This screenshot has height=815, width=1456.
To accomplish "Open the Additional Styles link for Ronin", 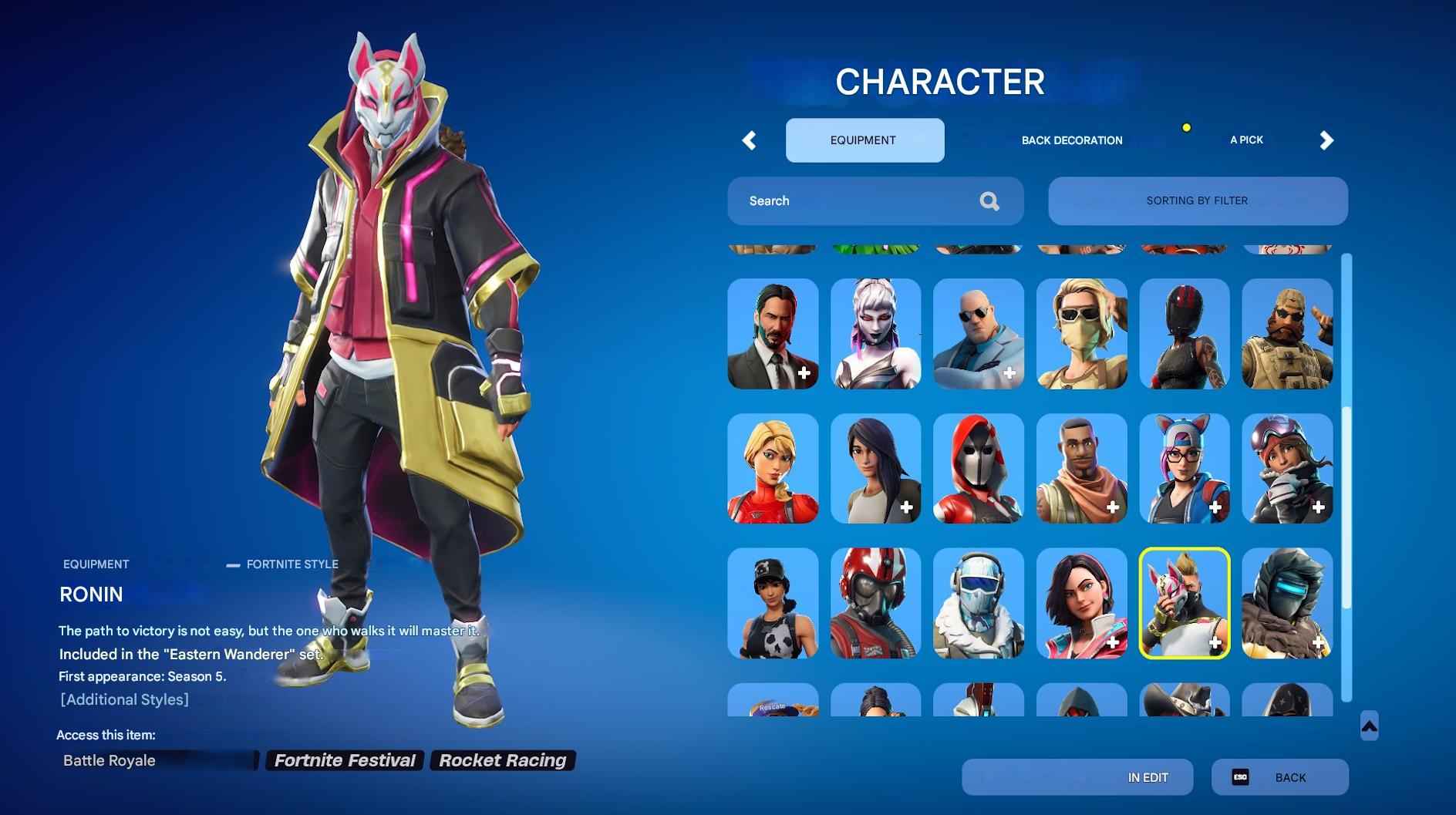I will 124,699.
